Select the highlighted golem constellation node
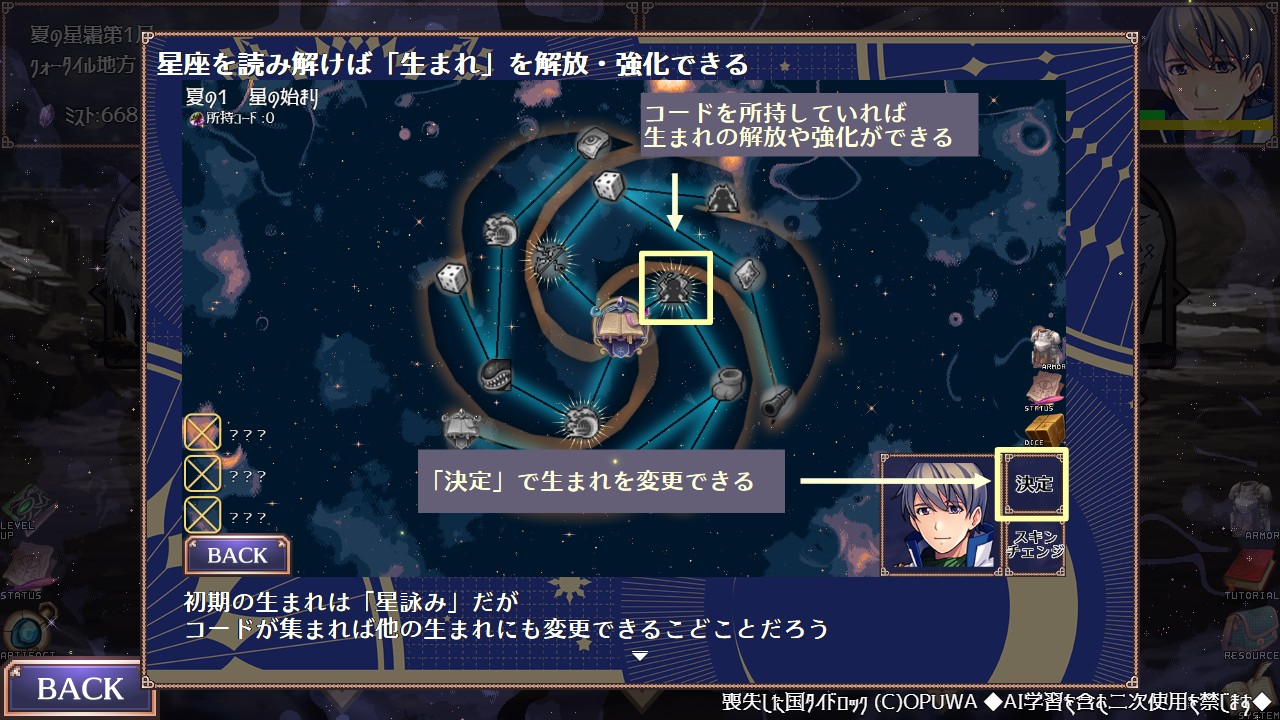This screenshot has height=720, width=1280. pyautogui.click(x=677, y=291)
